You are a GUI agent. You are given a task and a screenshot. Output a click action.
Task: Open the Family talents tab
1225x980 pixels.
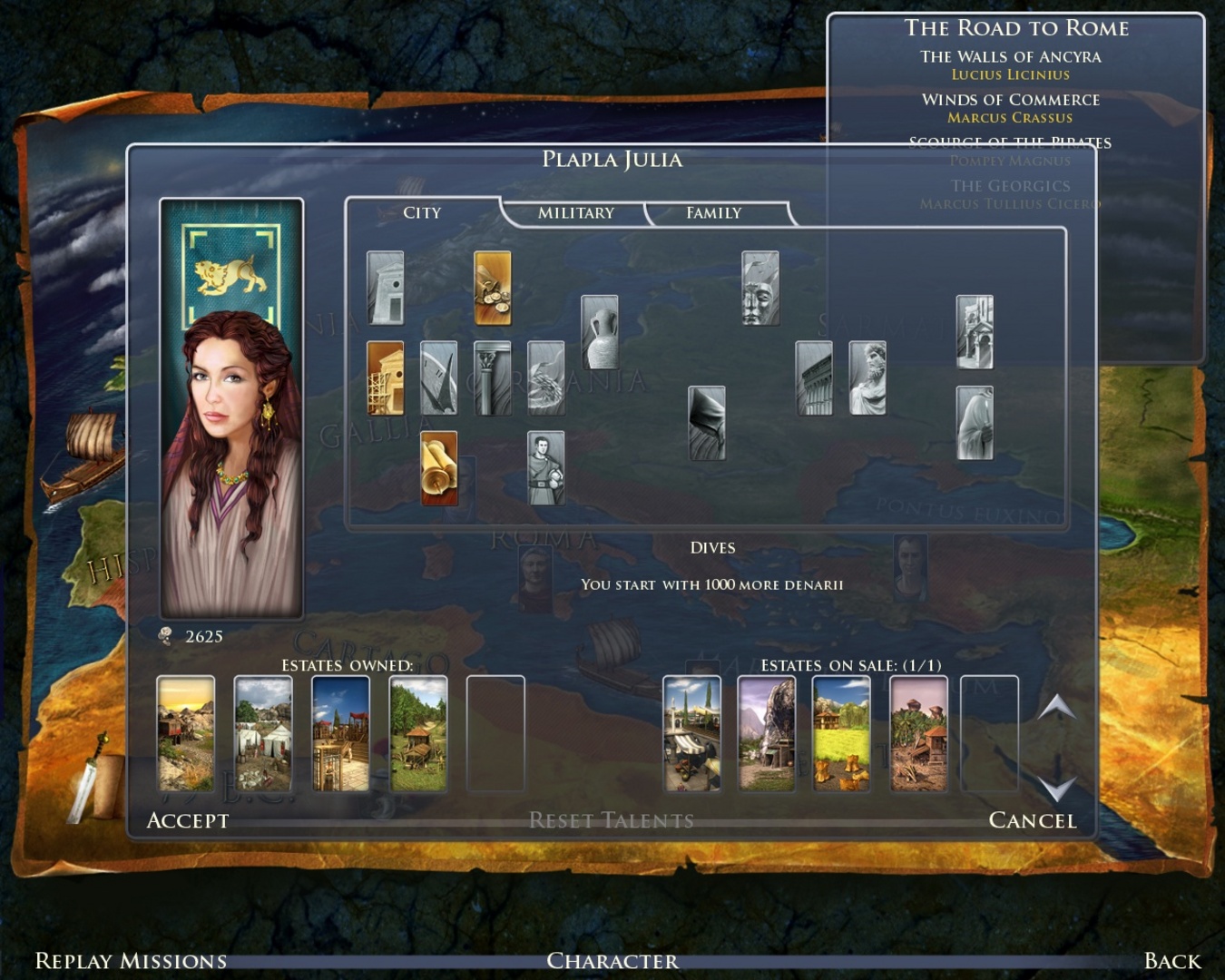(713, 213)
